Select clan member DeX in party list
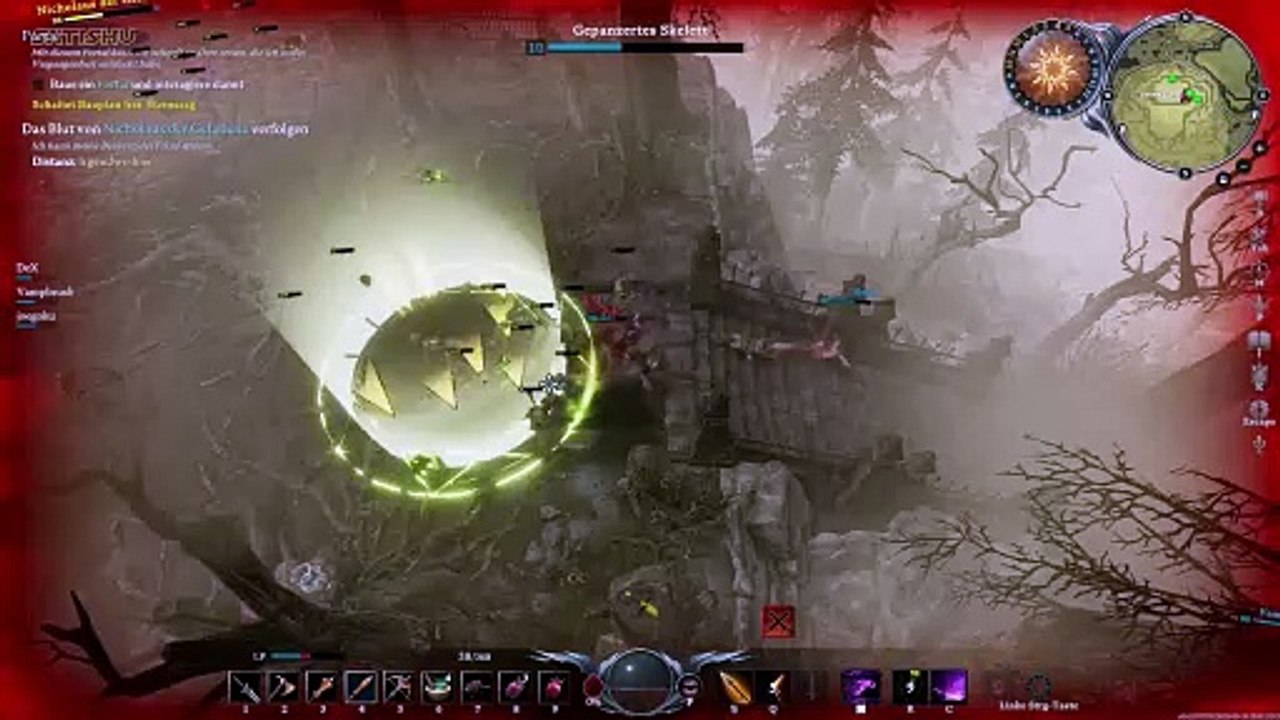This screenshot has width=1280, height=720. tap(27, 268)
